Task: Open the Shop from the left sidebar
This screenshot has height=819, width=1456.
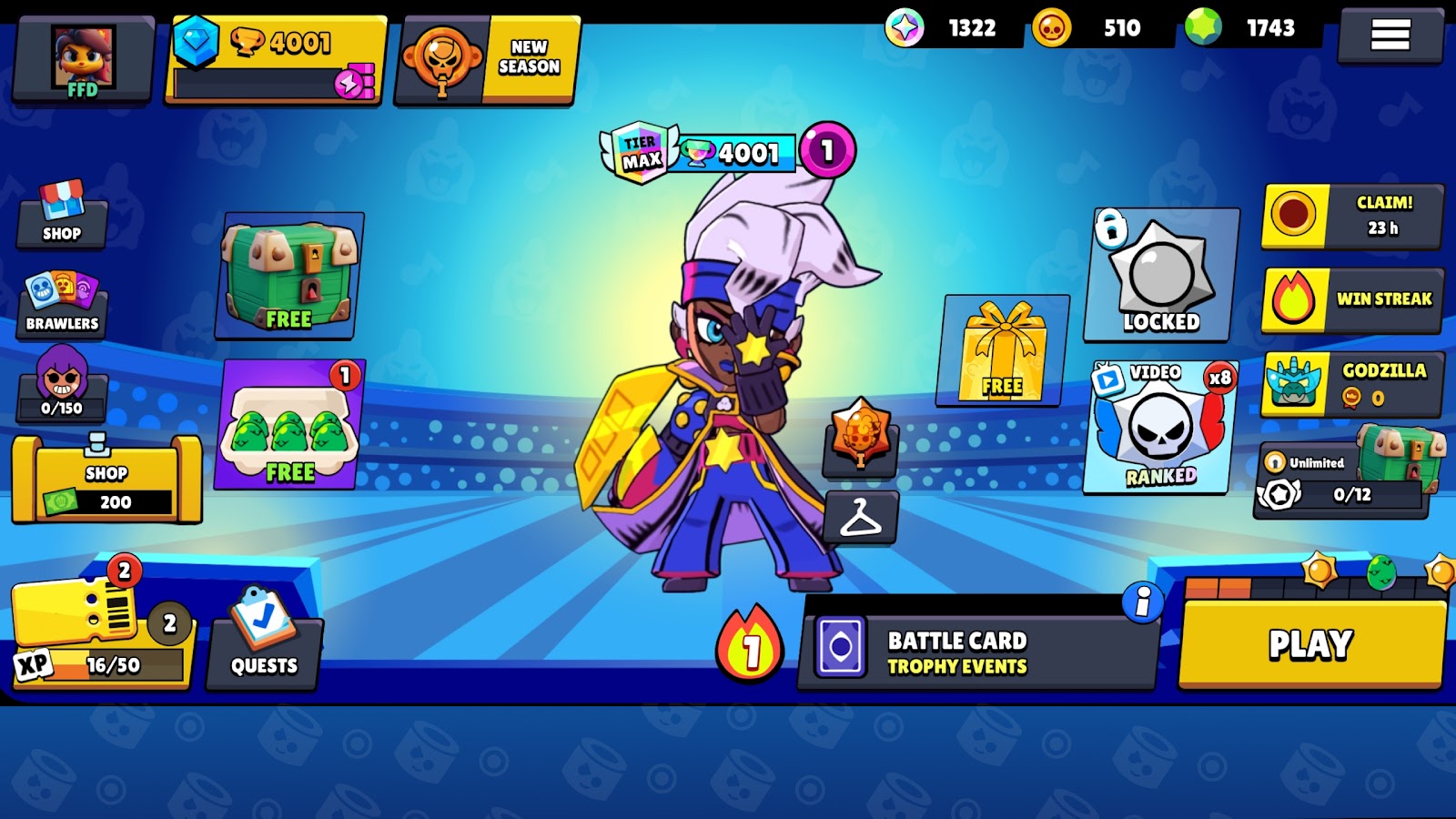Action: (62, 214)
